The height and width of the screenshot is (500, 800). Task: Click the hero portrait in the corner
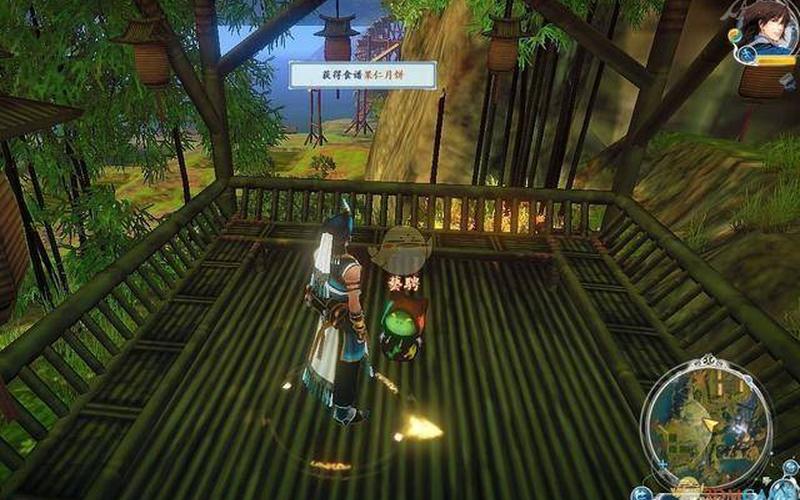tap(770, 27)
